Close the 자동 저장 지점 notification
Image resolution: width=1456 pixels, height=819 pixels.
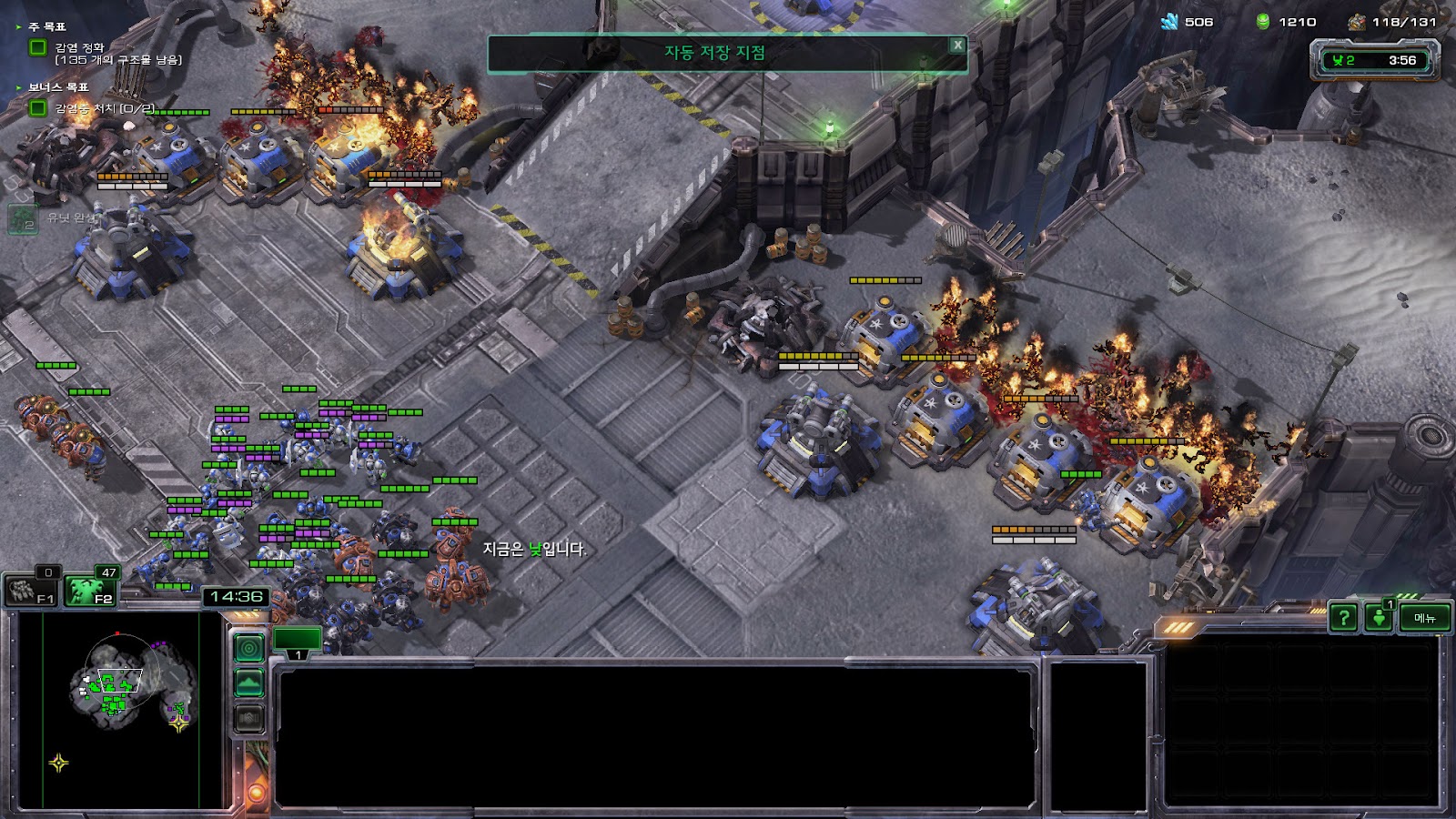click(957, 45)
